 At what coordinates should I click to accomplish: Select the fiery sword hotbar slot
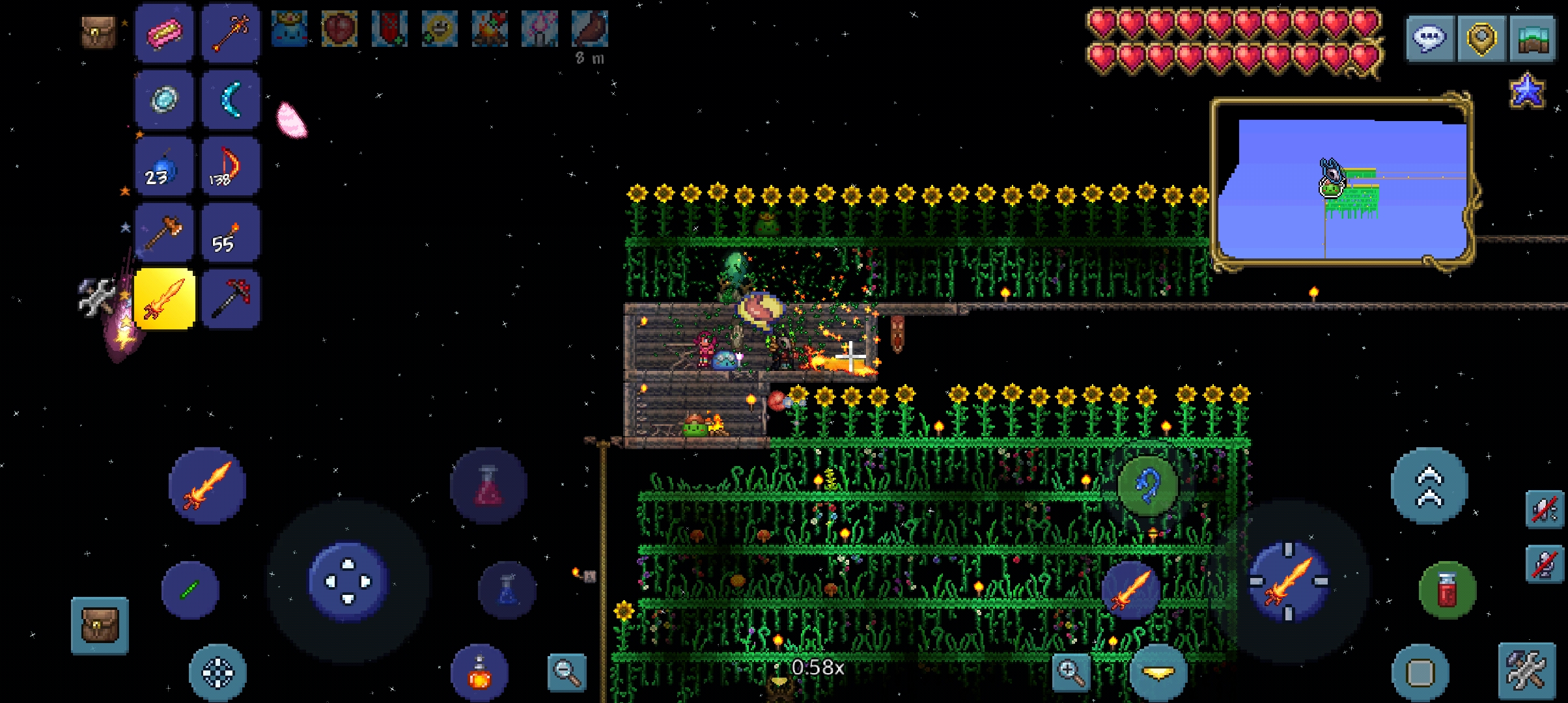tap(164, 299)
